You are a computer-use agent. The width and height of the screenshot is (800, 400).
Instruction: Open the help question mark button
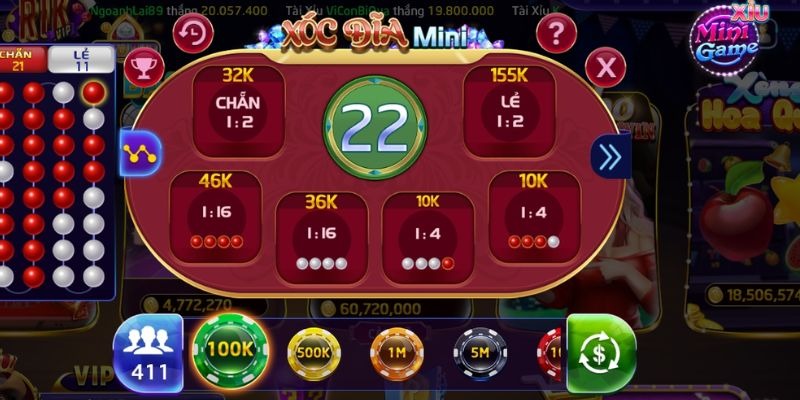coord(556,34)
